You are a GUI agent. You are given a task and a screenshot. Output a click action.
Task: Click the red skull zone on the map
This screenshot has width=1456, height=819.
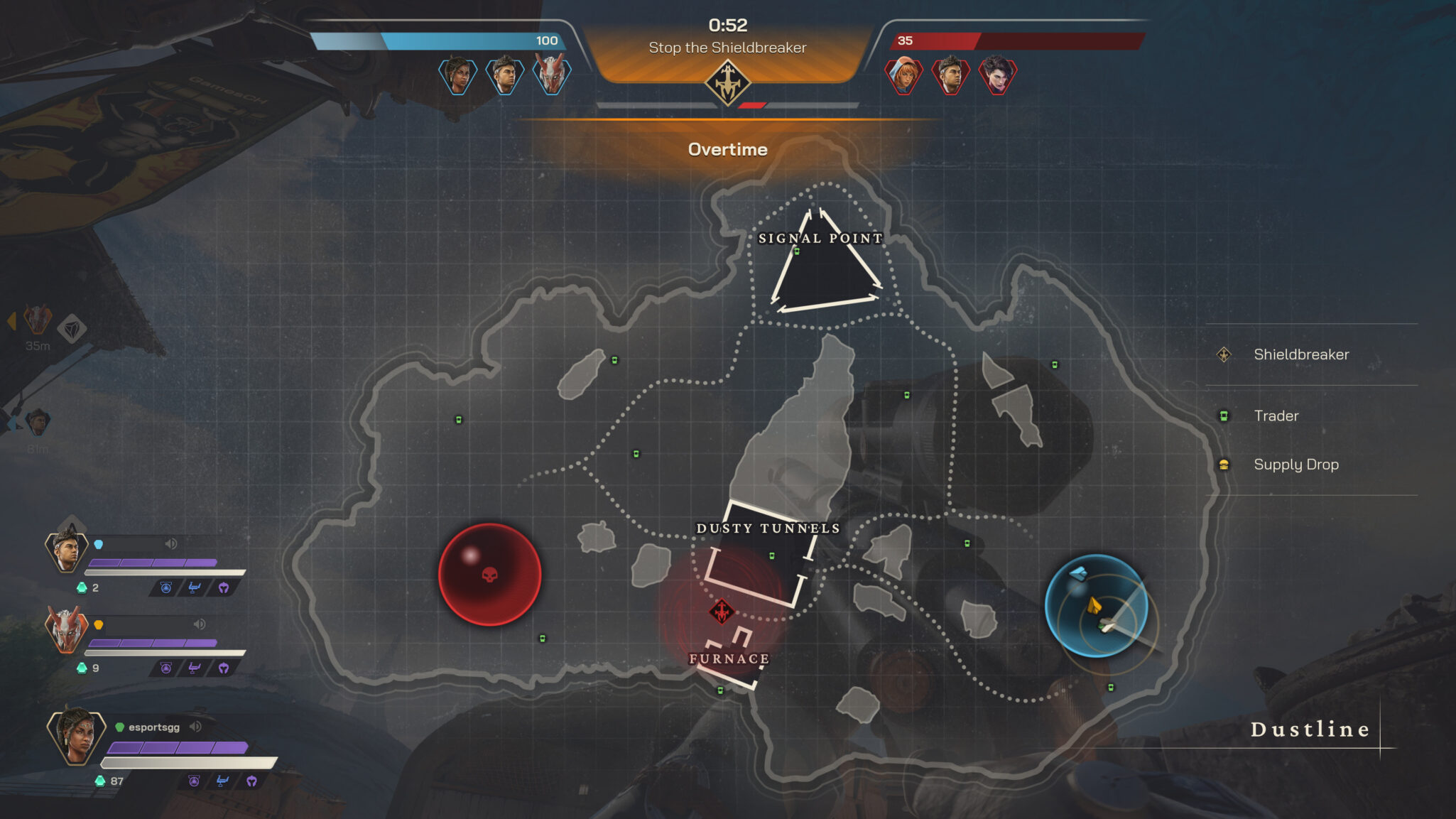coord(489,574)
